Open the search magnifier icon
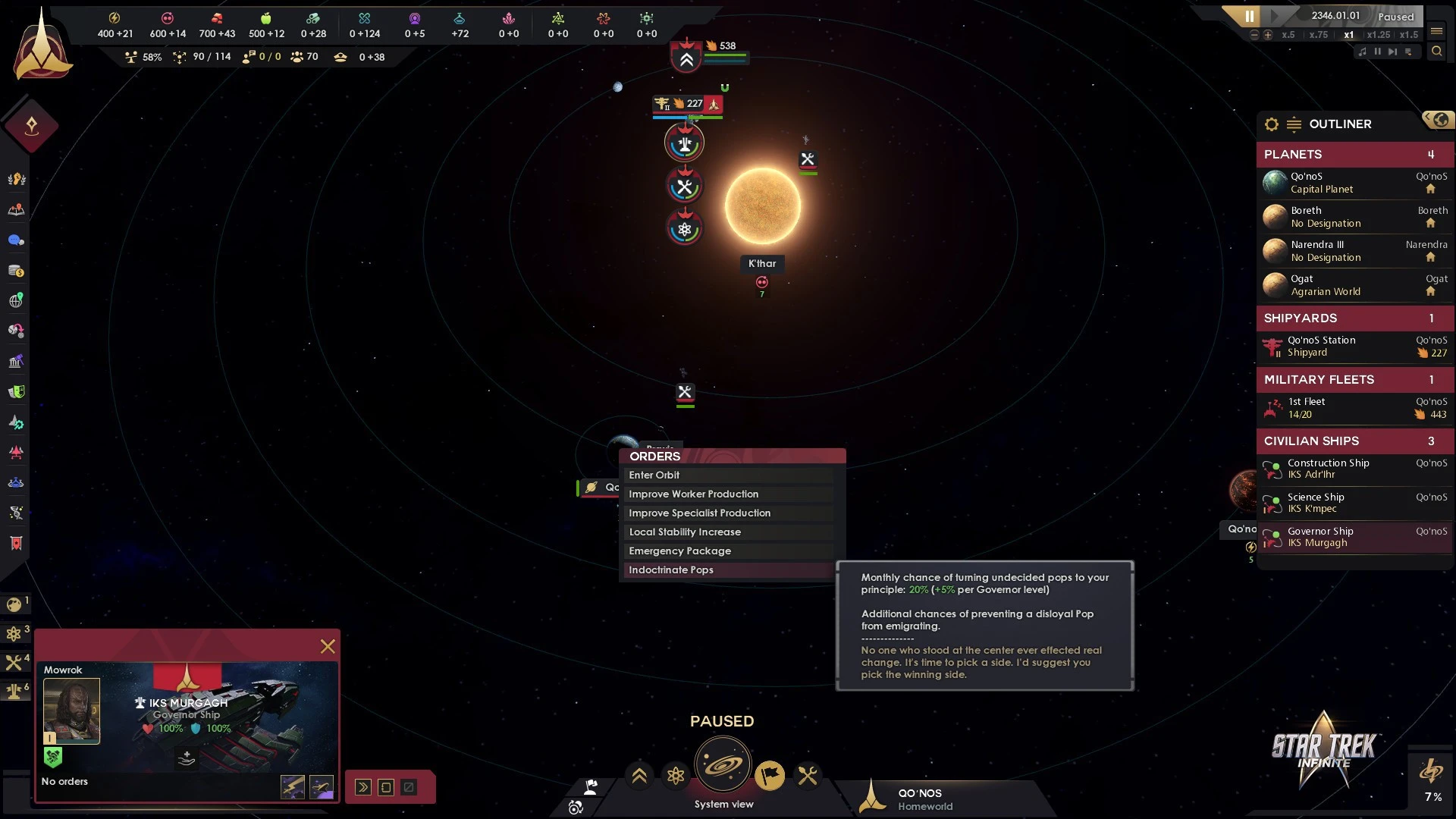This screenshot has width=1456, height=819. (1436, 52)
